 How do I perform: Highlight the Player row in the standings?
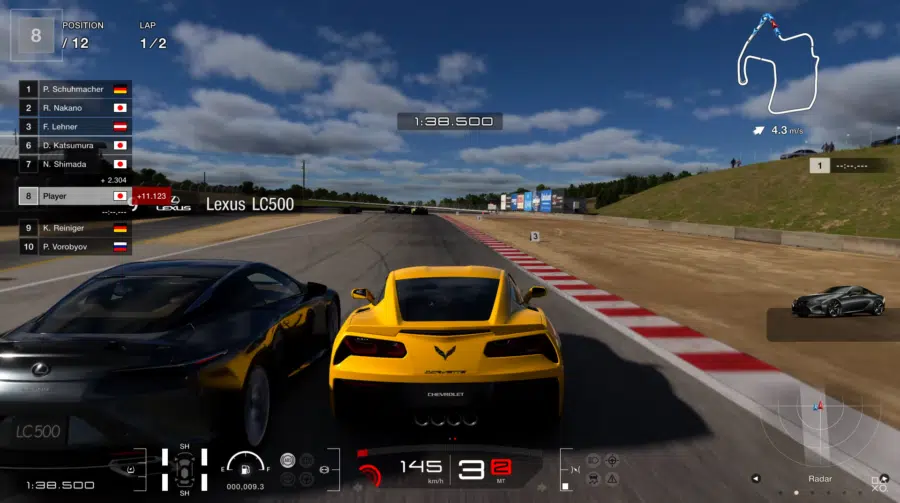coord(75,196)
